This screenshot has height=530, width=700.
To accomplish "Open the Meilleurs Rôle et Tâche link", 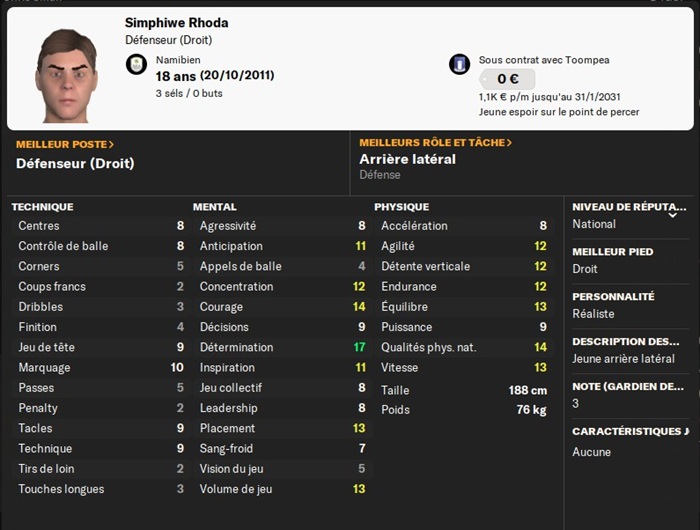I will (435, 143).
